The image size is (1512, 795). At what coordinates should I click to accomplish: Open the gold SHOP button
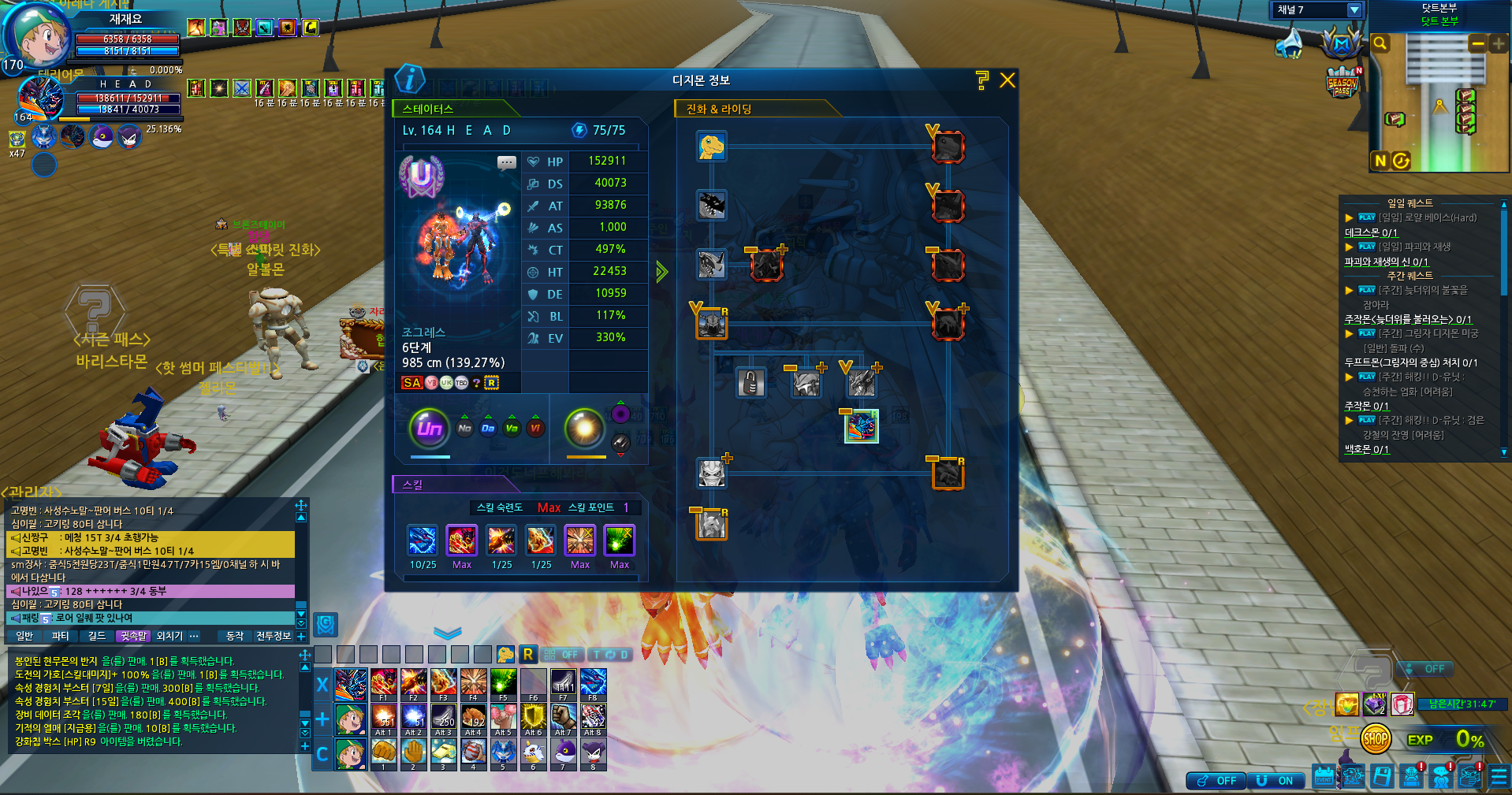(x=1376, y=739)
